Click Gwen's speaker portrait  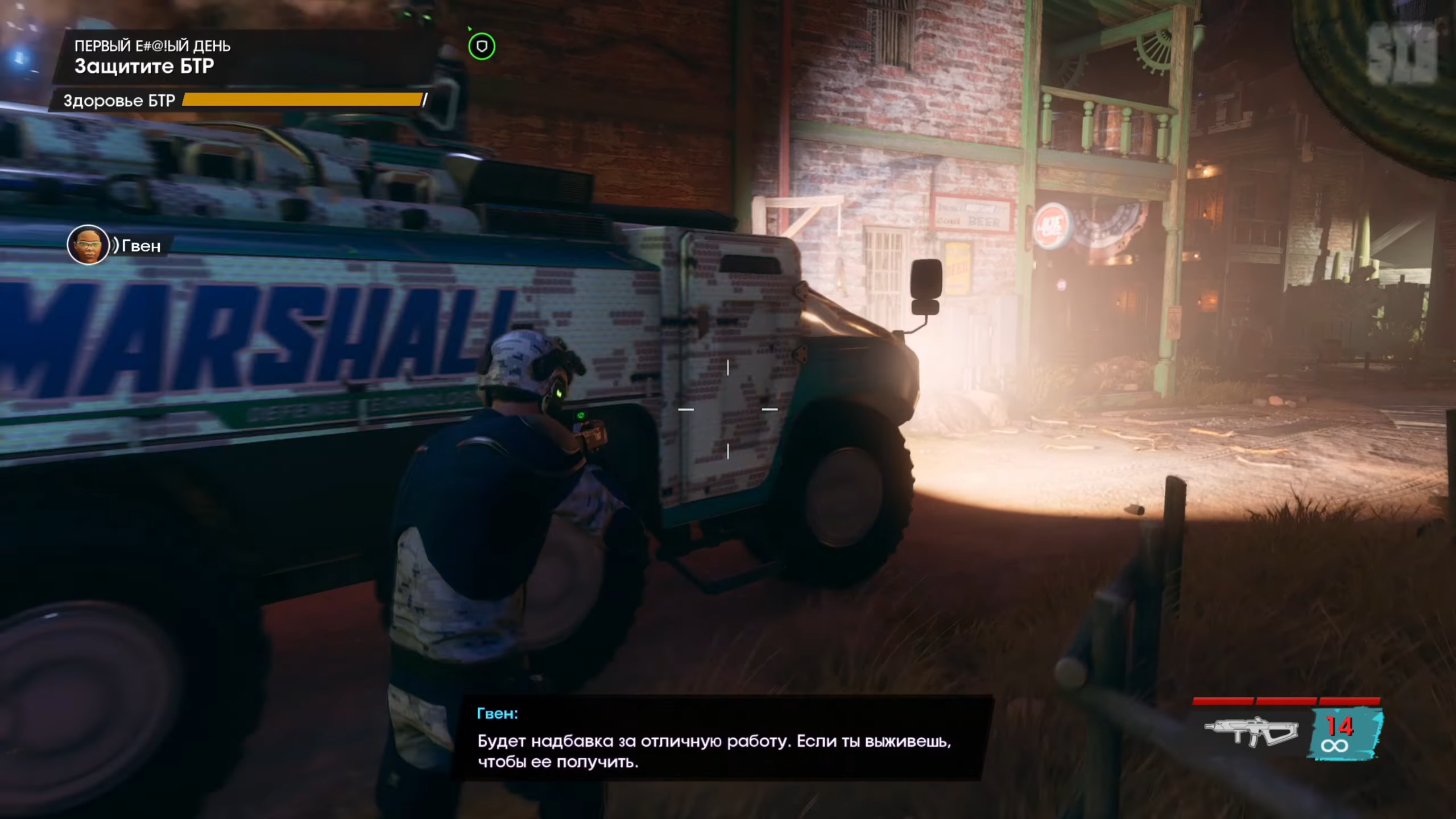(x=88, y=245)
